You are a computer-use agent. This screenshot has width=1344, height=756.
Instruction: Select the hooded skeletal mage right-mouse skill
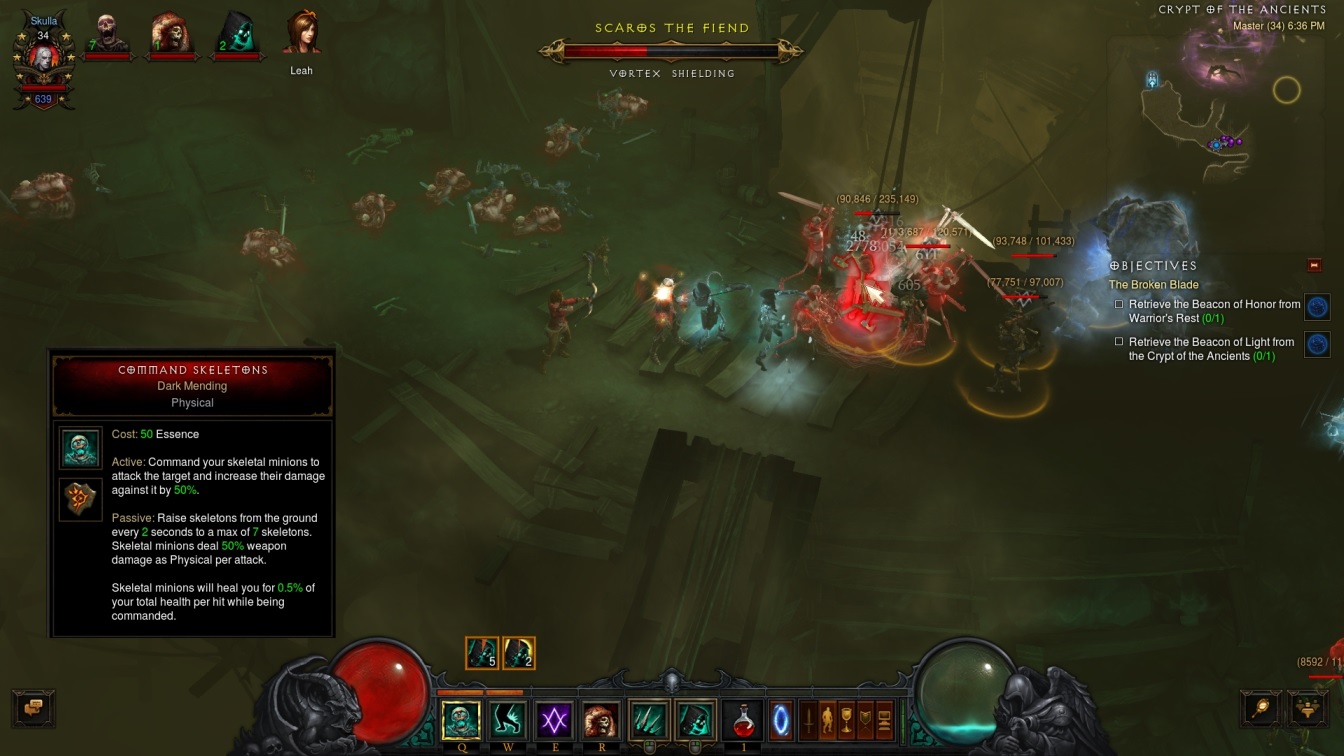tap(695, 720)
